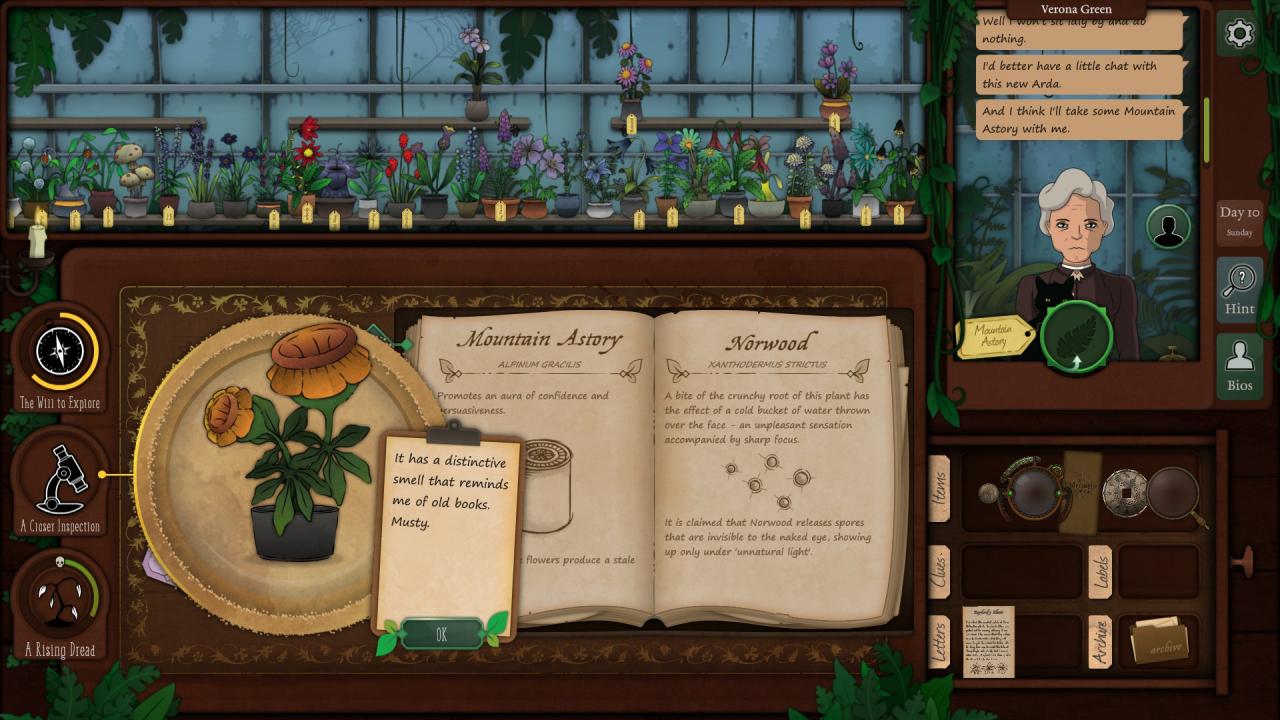
Task: Ask for a Hint
Action: coord(1239,290)
